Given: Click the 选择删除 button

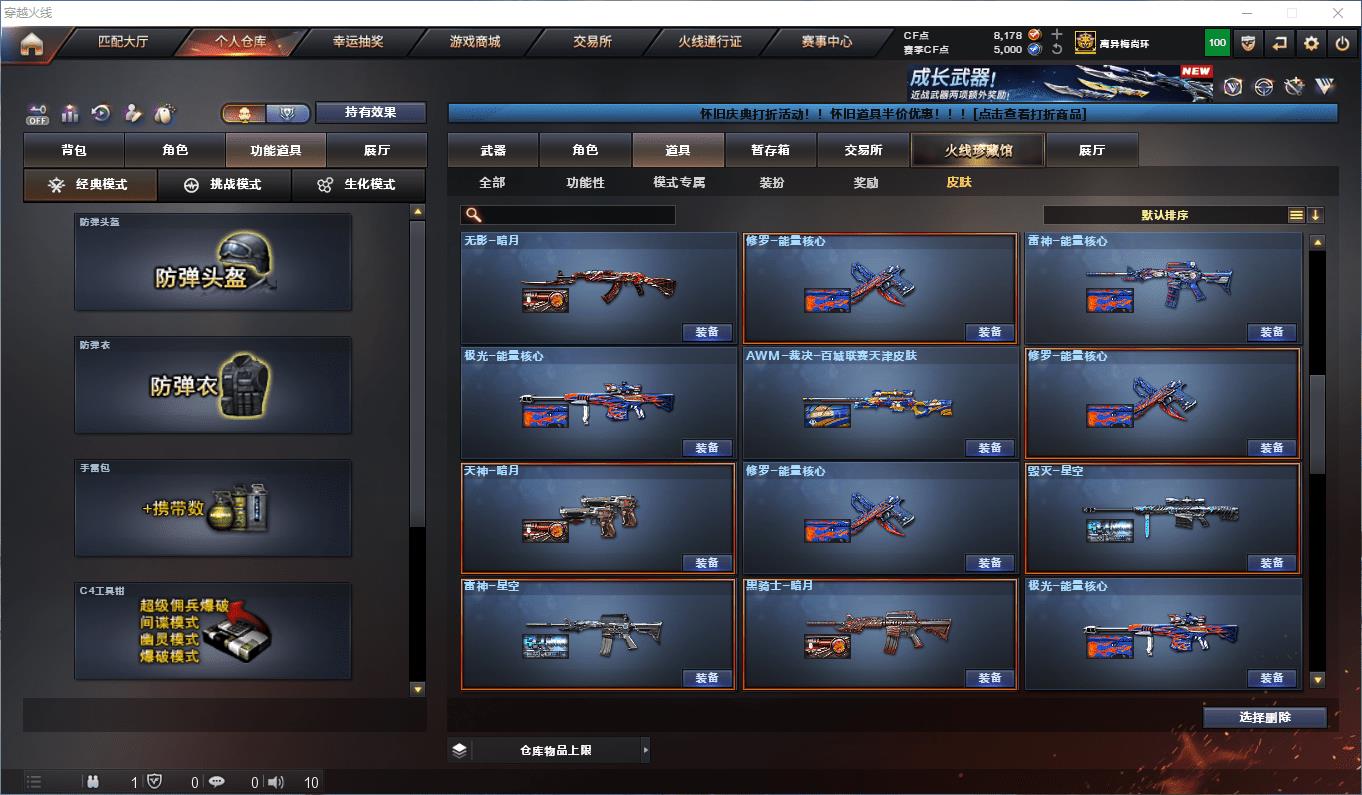Looking at the screenshot, I should 1264,717.
